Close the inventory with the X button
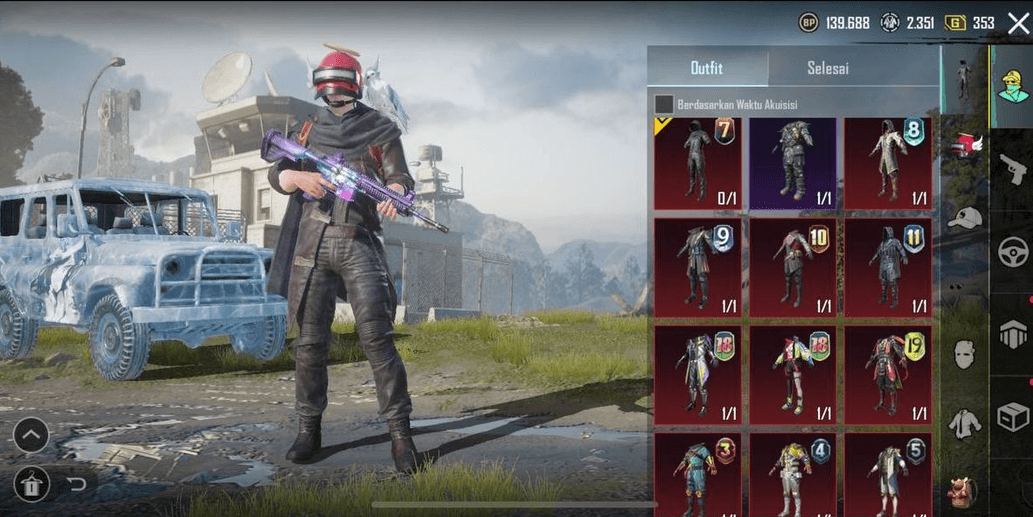The height and width of the screenshot is (517, 1033). click(1018, 23)
